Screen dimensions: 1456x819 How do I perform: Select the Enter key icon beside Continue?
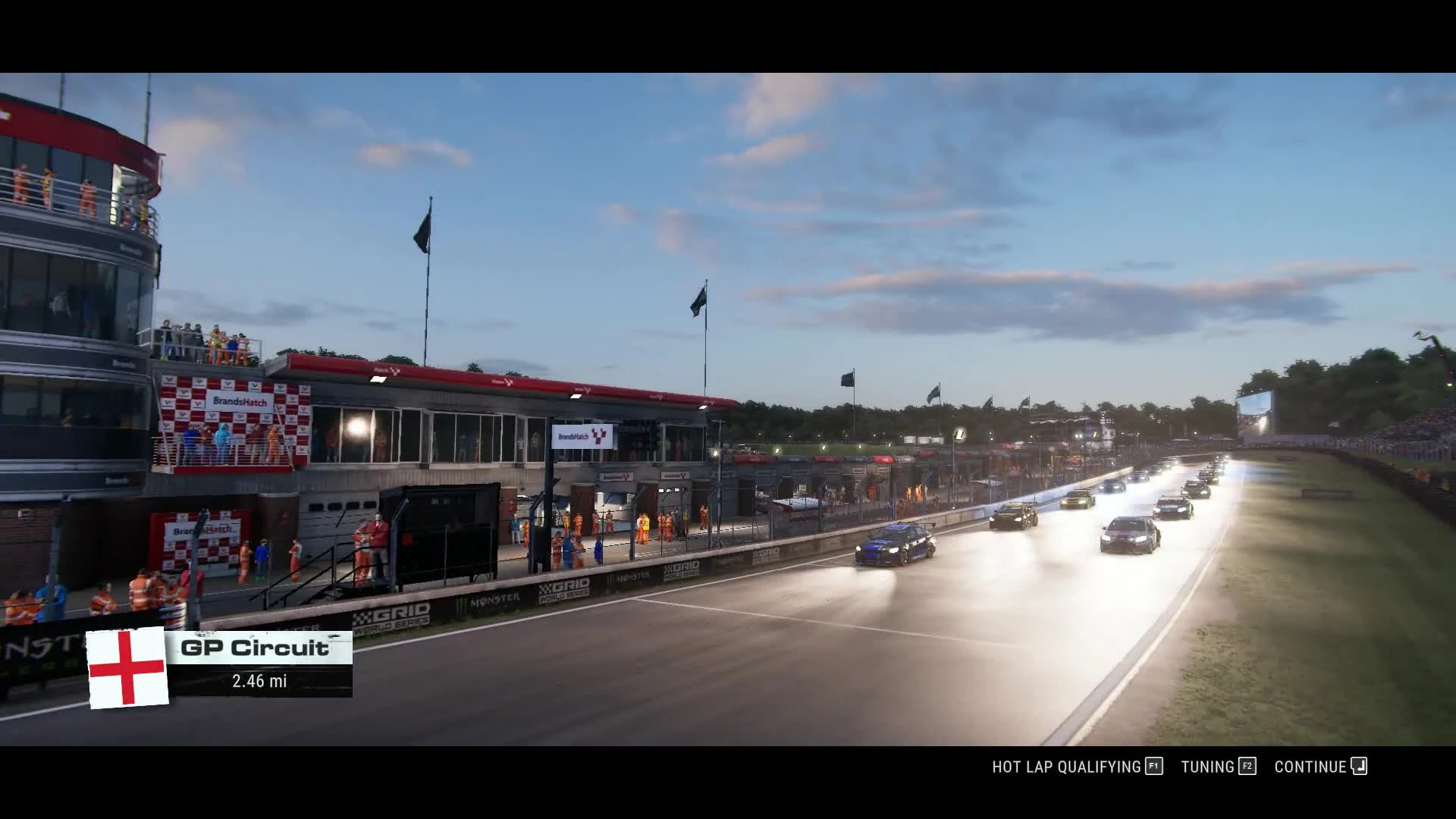tap(1357, 766)
